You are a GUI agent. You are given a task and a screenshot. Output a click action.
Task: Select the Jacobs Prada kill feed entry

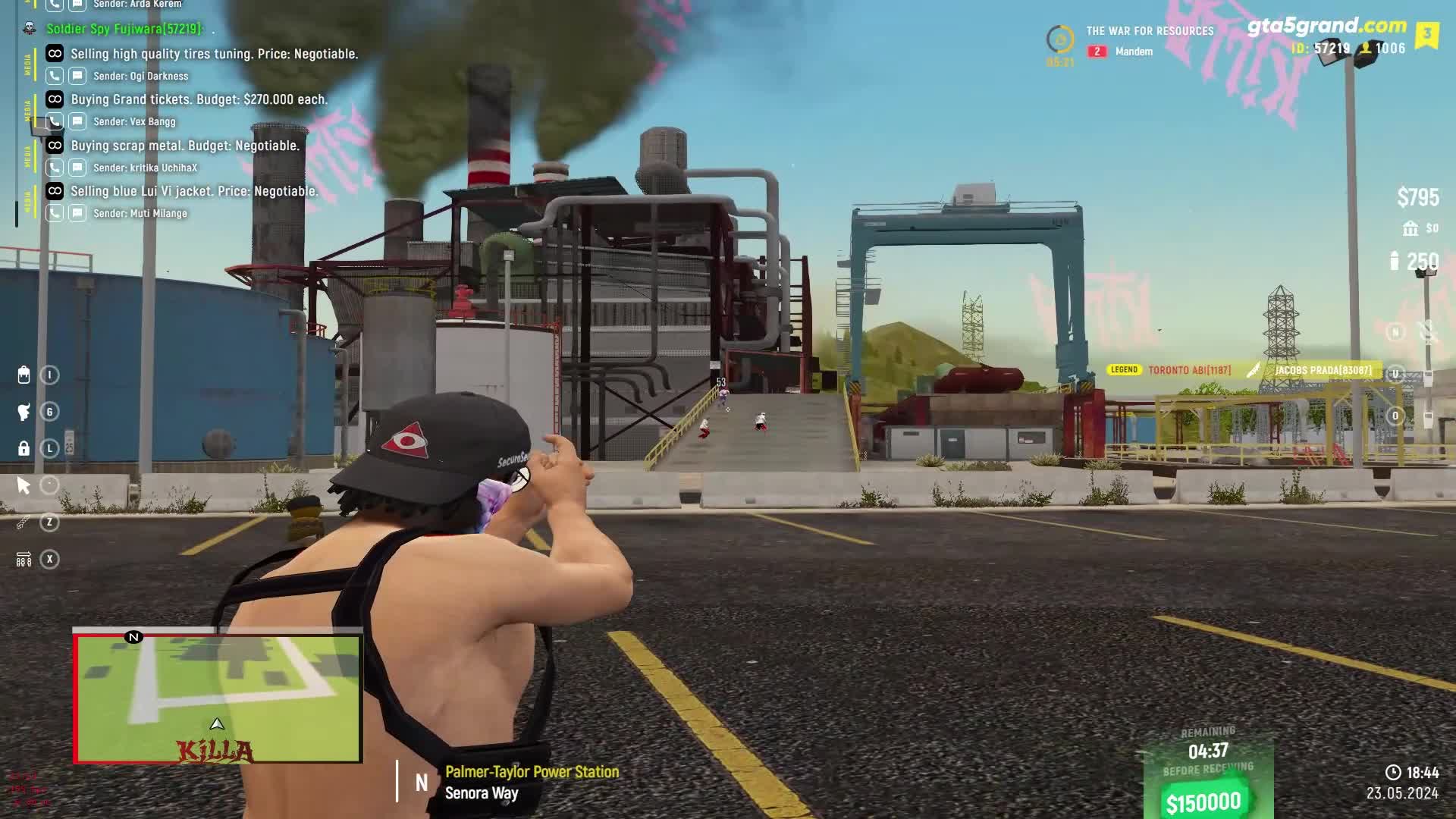1323,370
